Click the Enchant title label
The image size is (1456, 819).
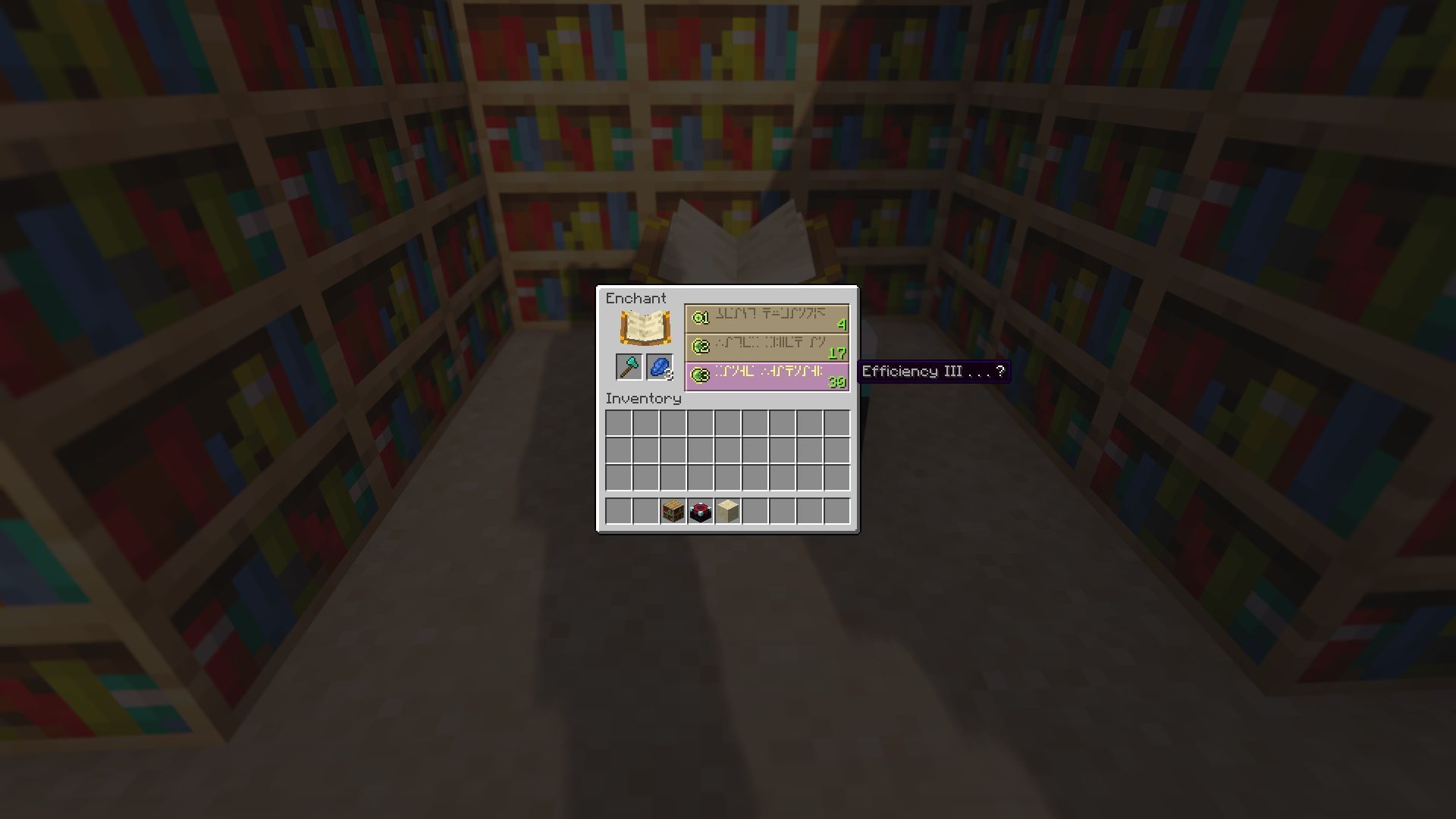[x=637, y=298]
